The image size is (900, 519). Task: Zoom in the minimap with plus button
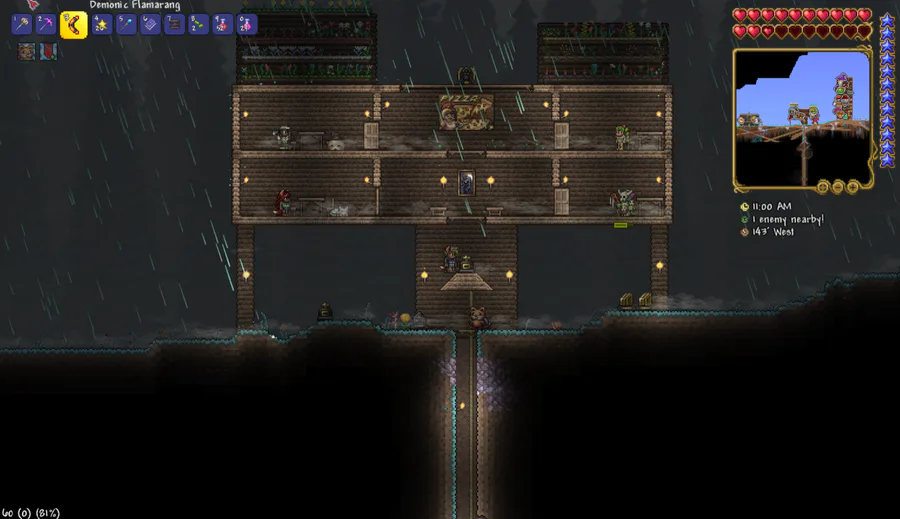click(x=852, y=187)
